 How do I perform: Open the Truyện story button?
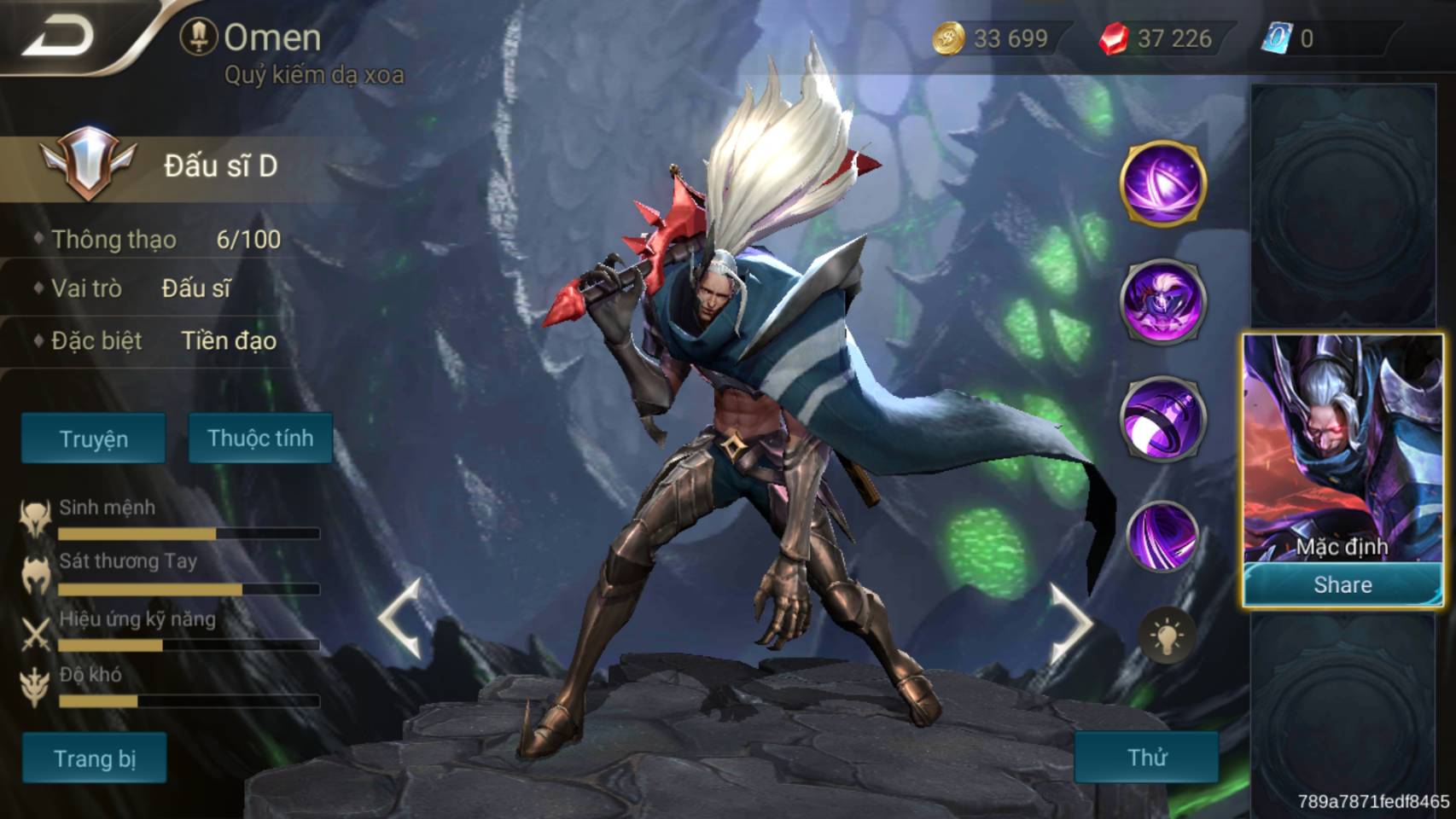pyautogui.click(x=94, y=439)
